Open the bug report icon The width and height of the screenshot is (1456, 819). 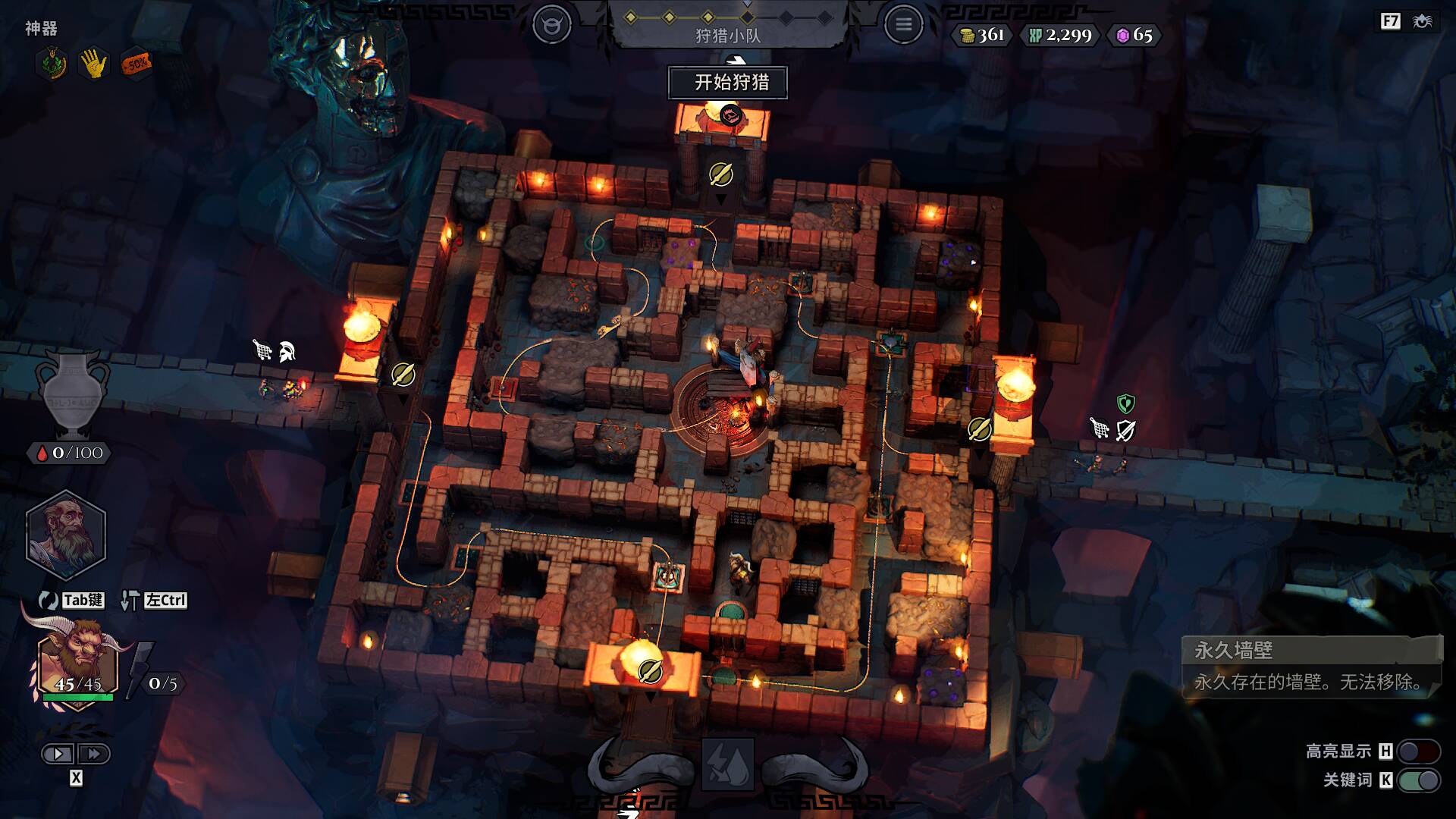1423,21
